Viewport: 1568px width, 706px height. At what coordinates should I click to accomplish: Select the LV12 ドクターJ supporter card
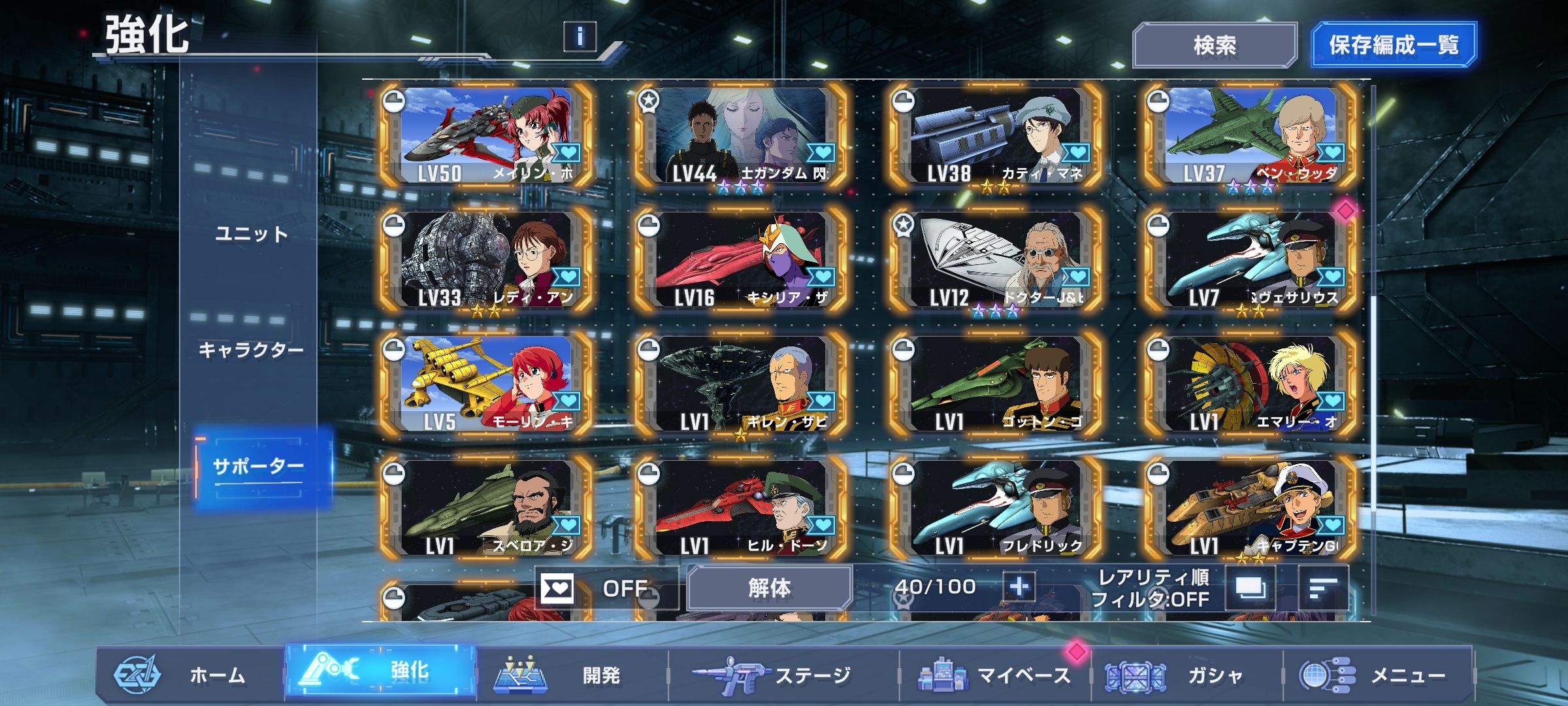pos(996,260)
